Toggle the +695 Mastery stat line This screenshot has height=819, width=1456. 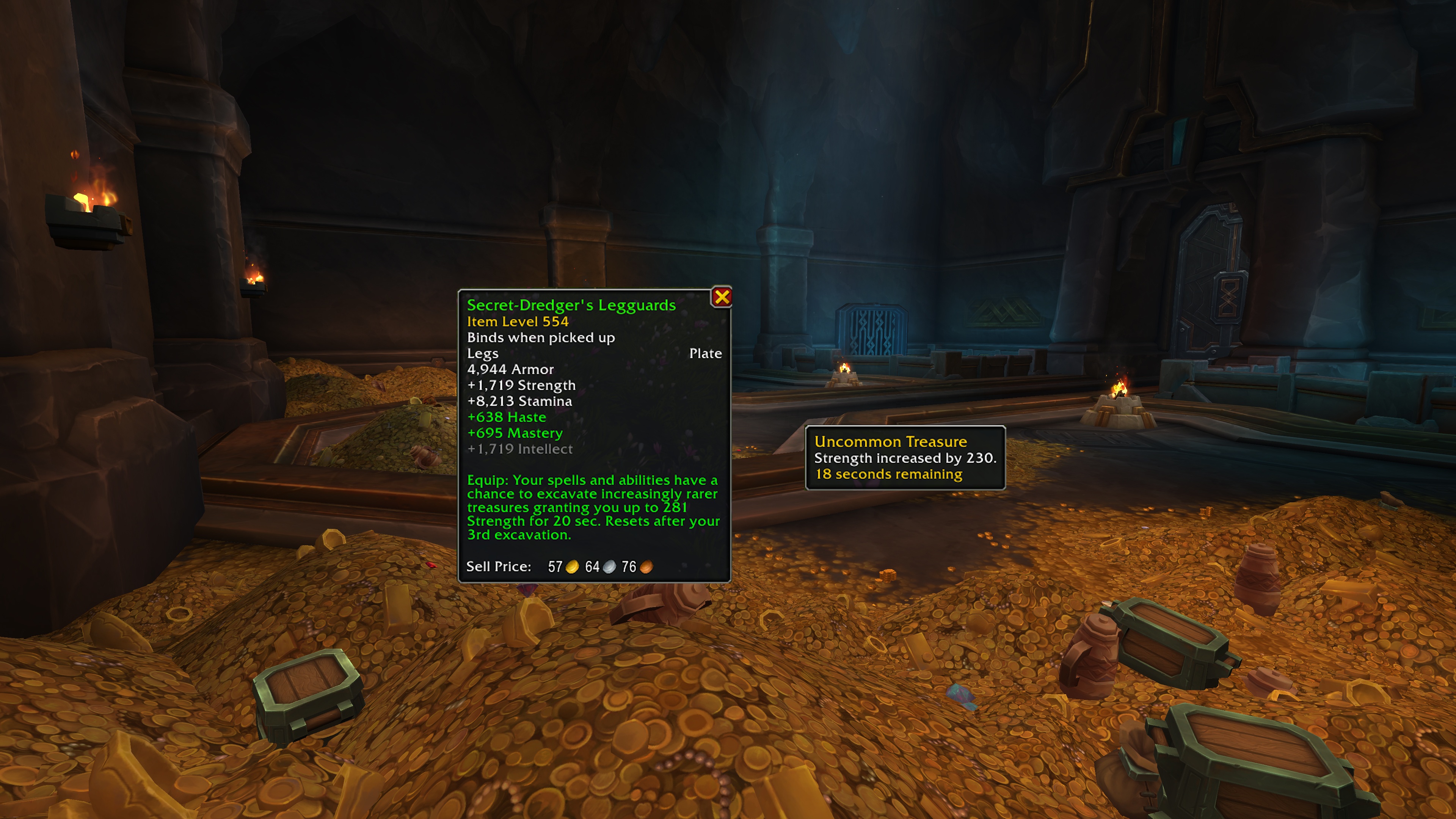pos(515,433)
